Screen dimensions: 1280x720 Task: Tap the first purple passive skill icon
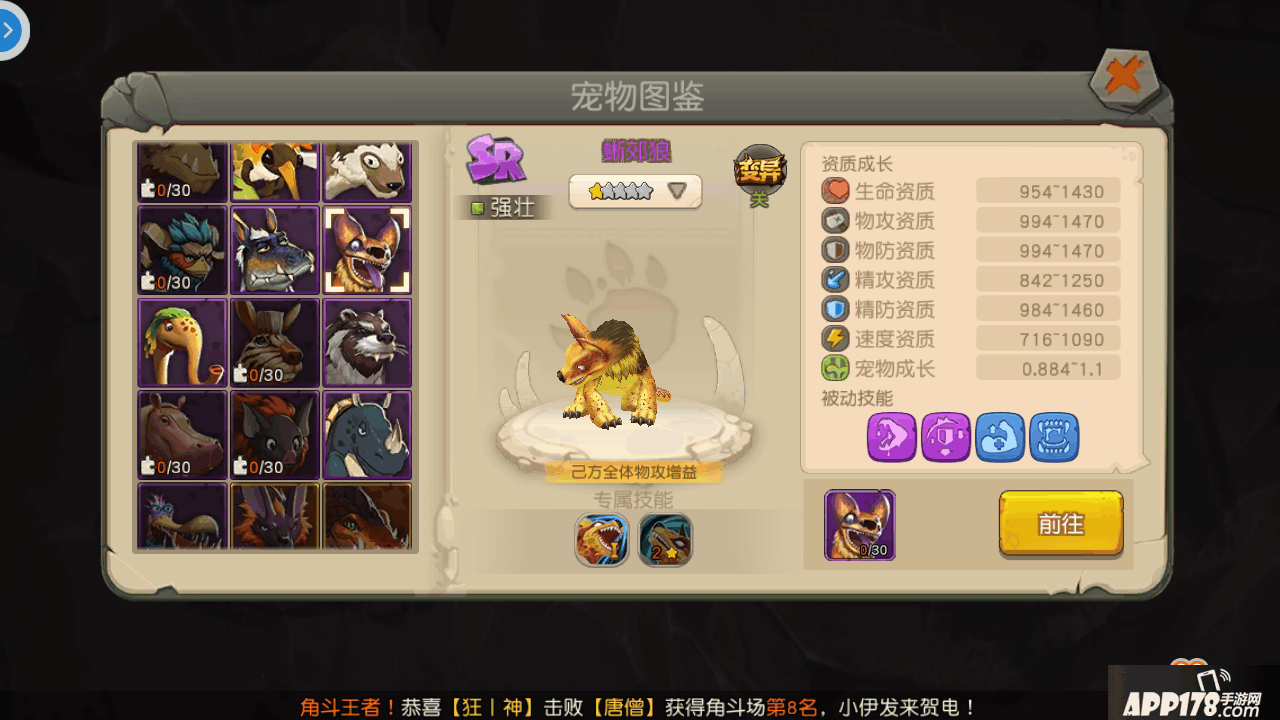tap(892, 437)
